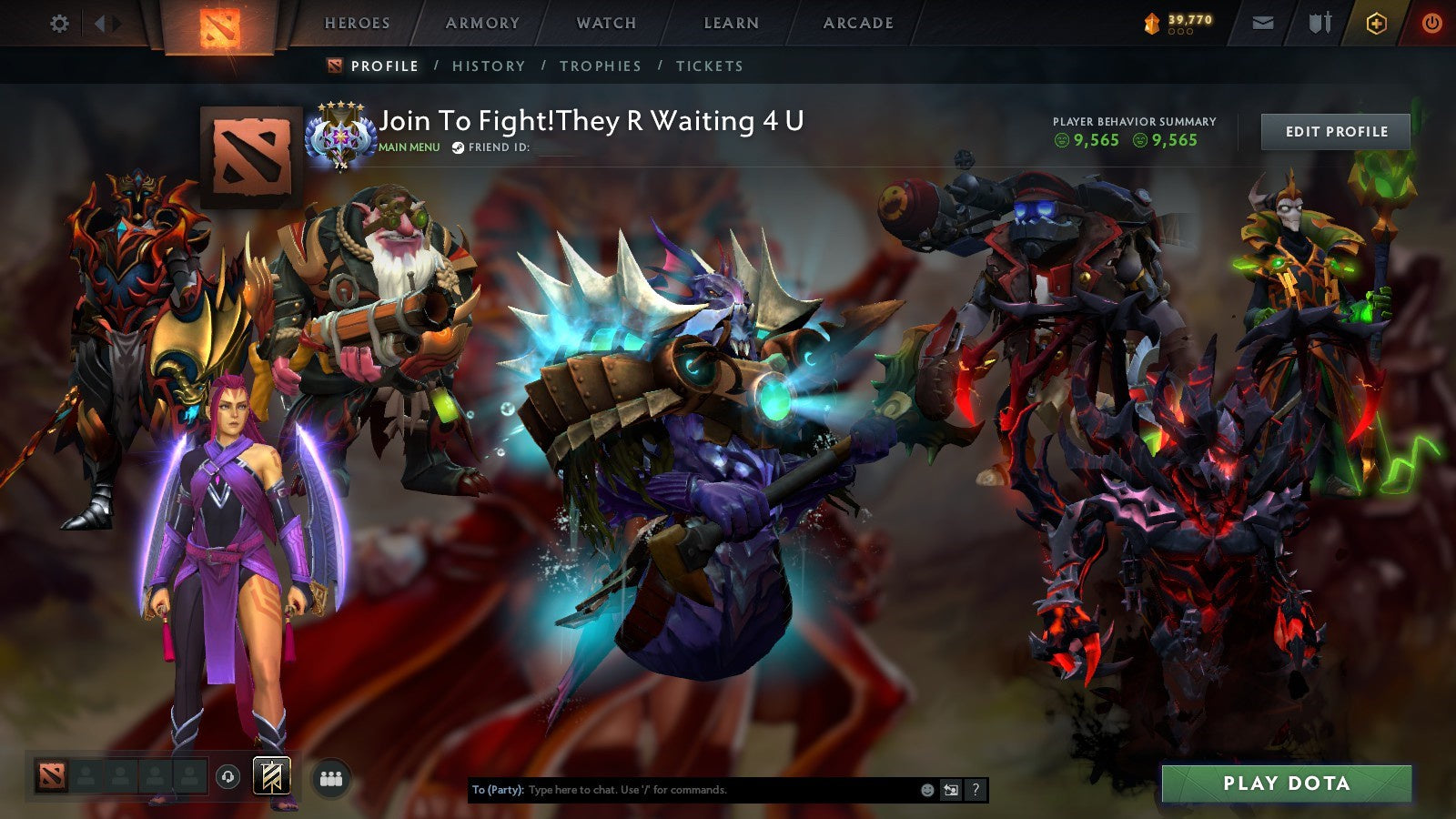Click the settings gear icon
The width and height of the screenshot is (1456, 819).
coord(60,23)
